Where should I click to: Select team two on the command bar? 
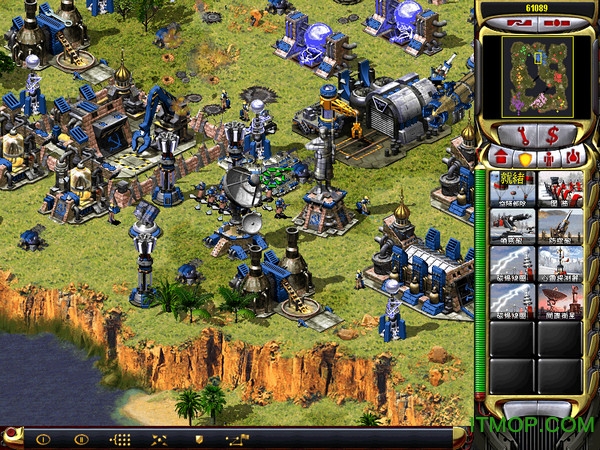pyautogui.click(x=81, y=438)
